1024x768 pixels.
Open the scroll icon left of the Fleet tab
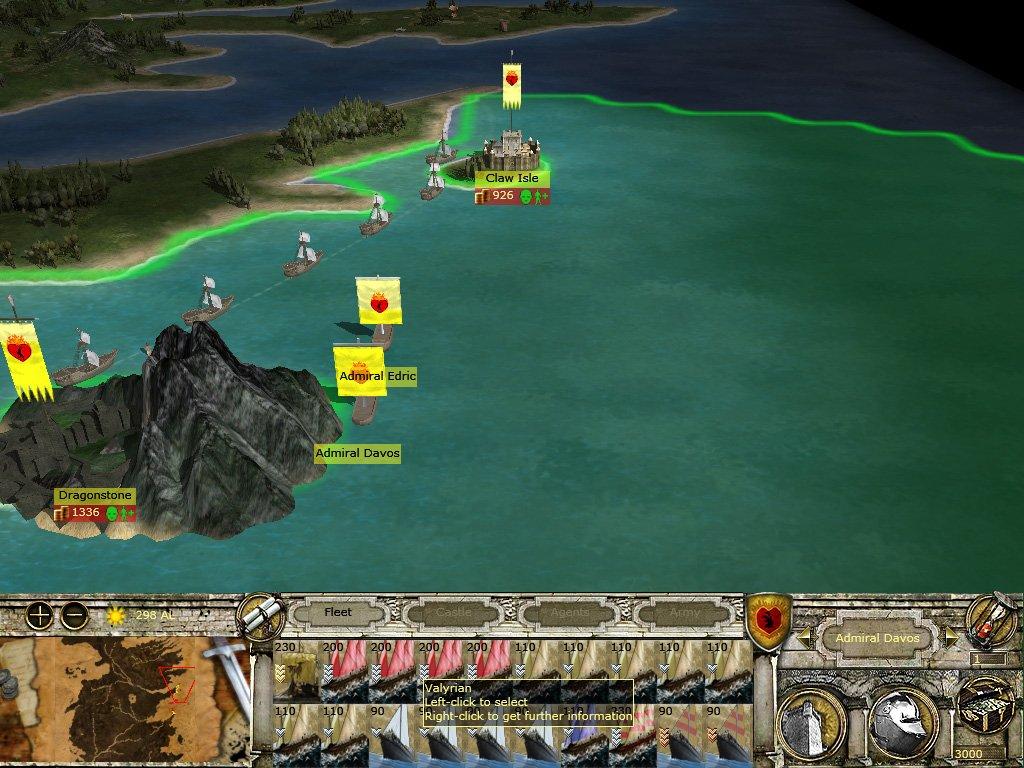point(261,613)
